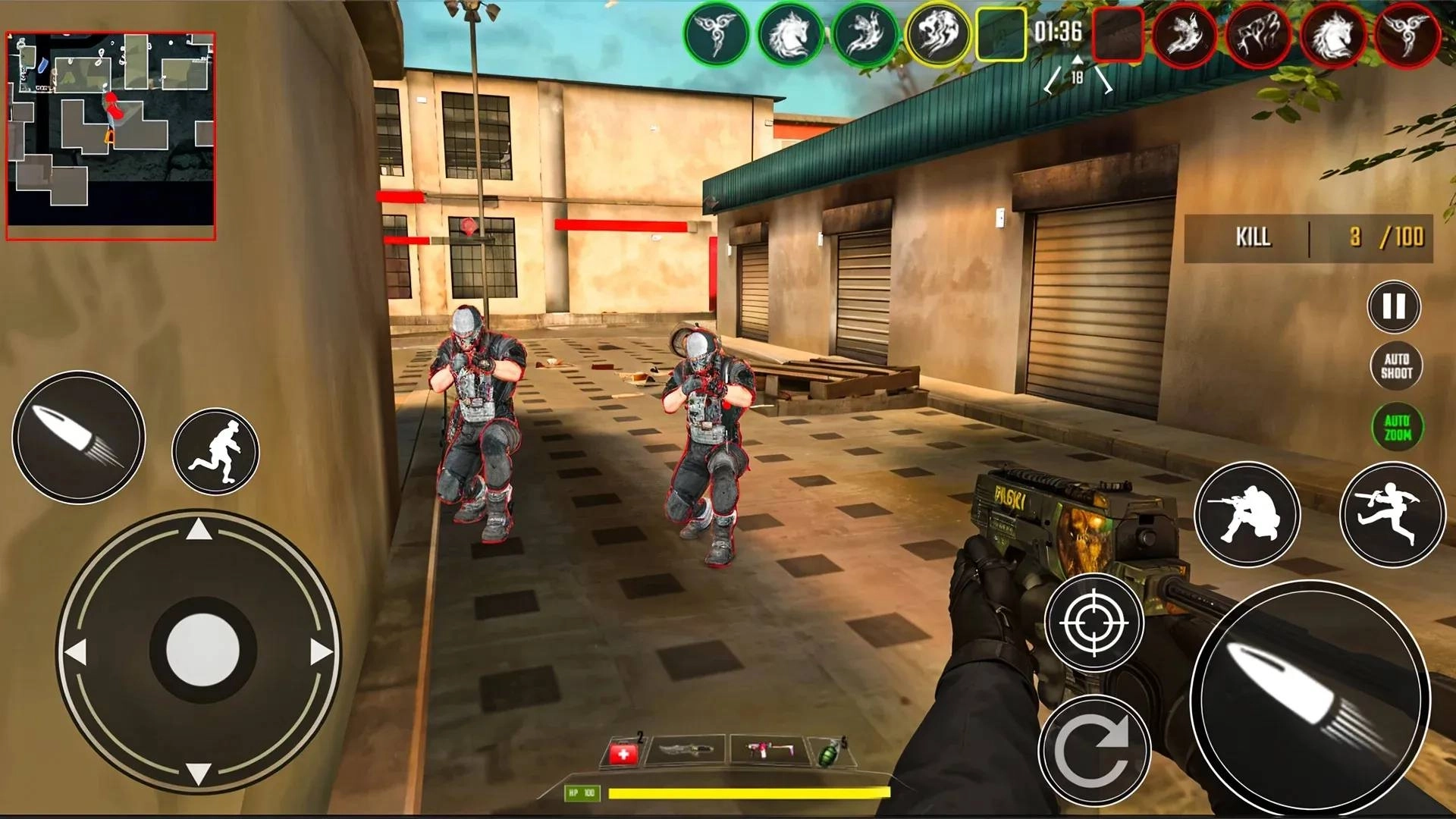
Task: Tap the running man sprint button
Action: (216, 451)
